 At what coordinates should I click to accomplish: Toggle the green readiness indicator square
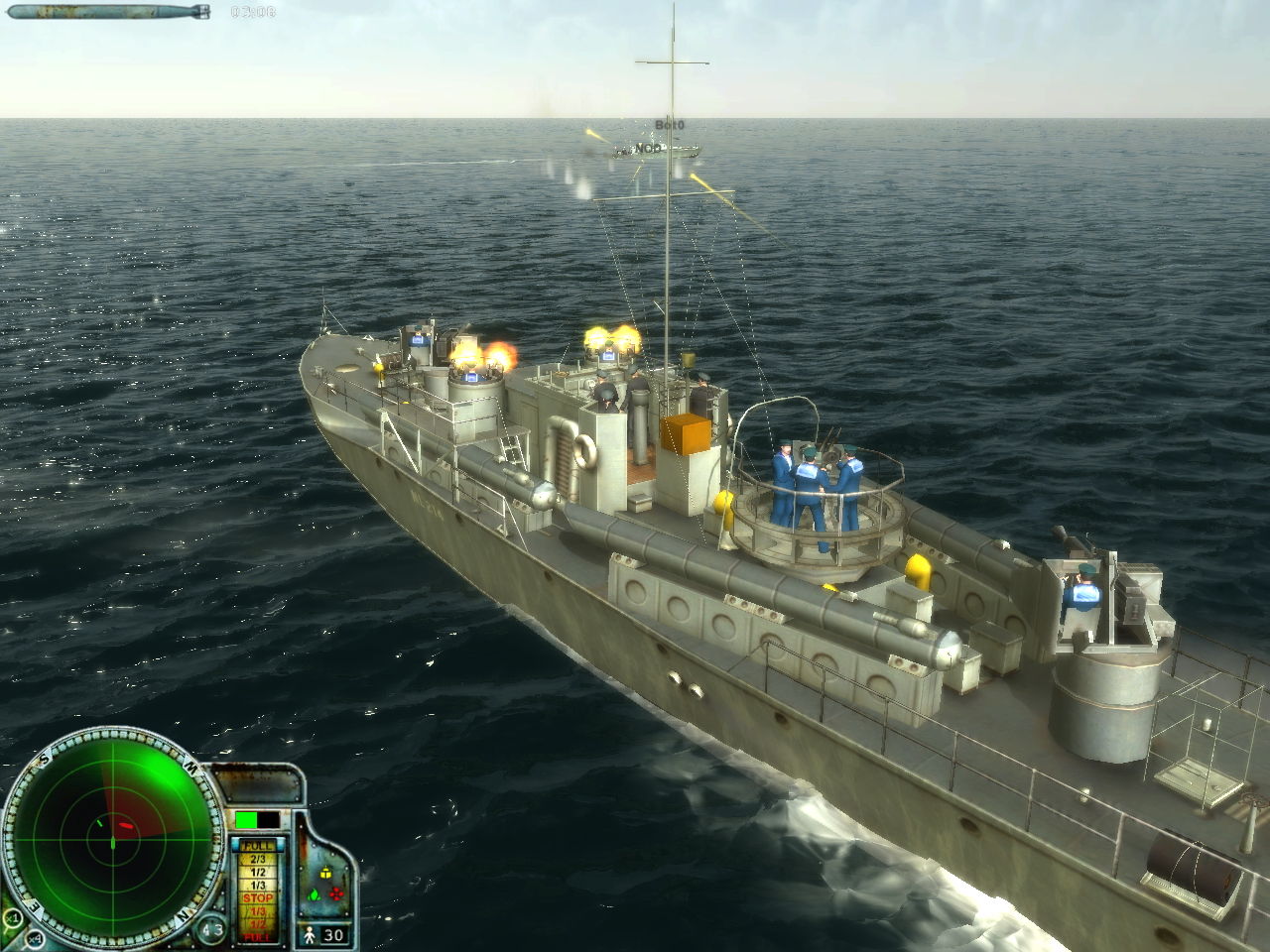pos(246,819)
